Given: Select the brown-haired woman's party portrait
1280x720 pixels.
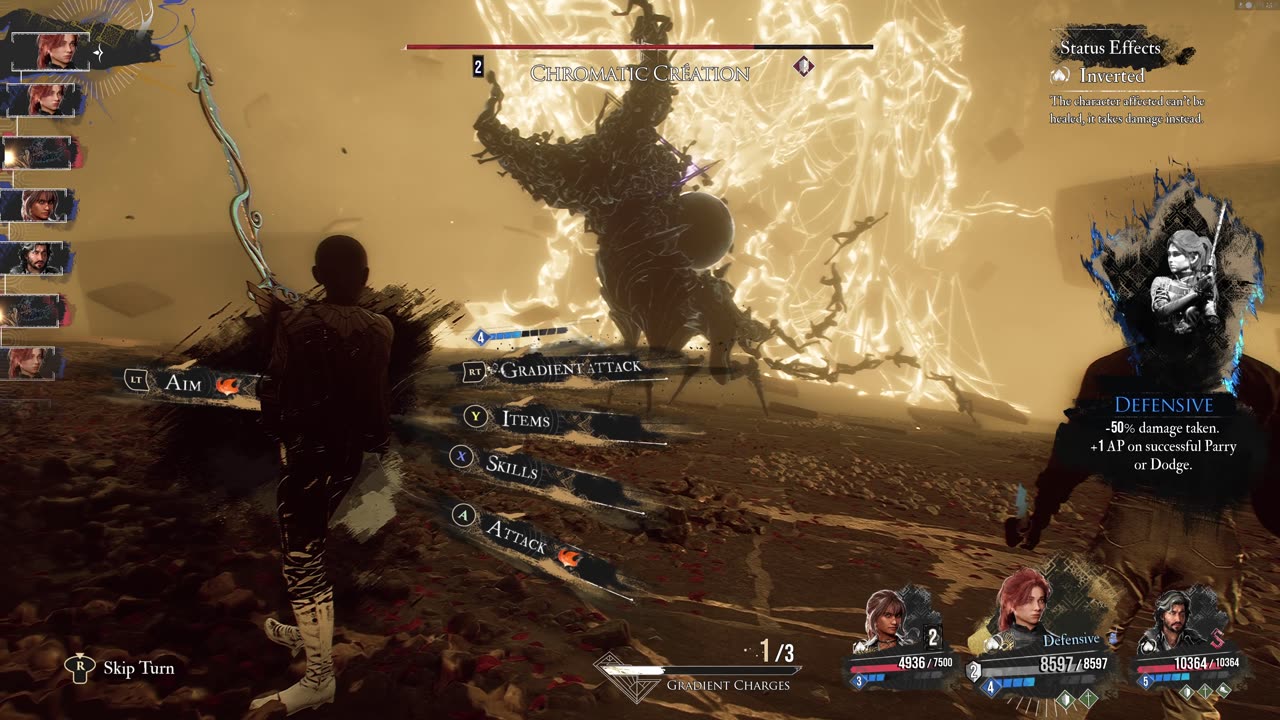Looking at the screenshot, I should tap(886, 622).
